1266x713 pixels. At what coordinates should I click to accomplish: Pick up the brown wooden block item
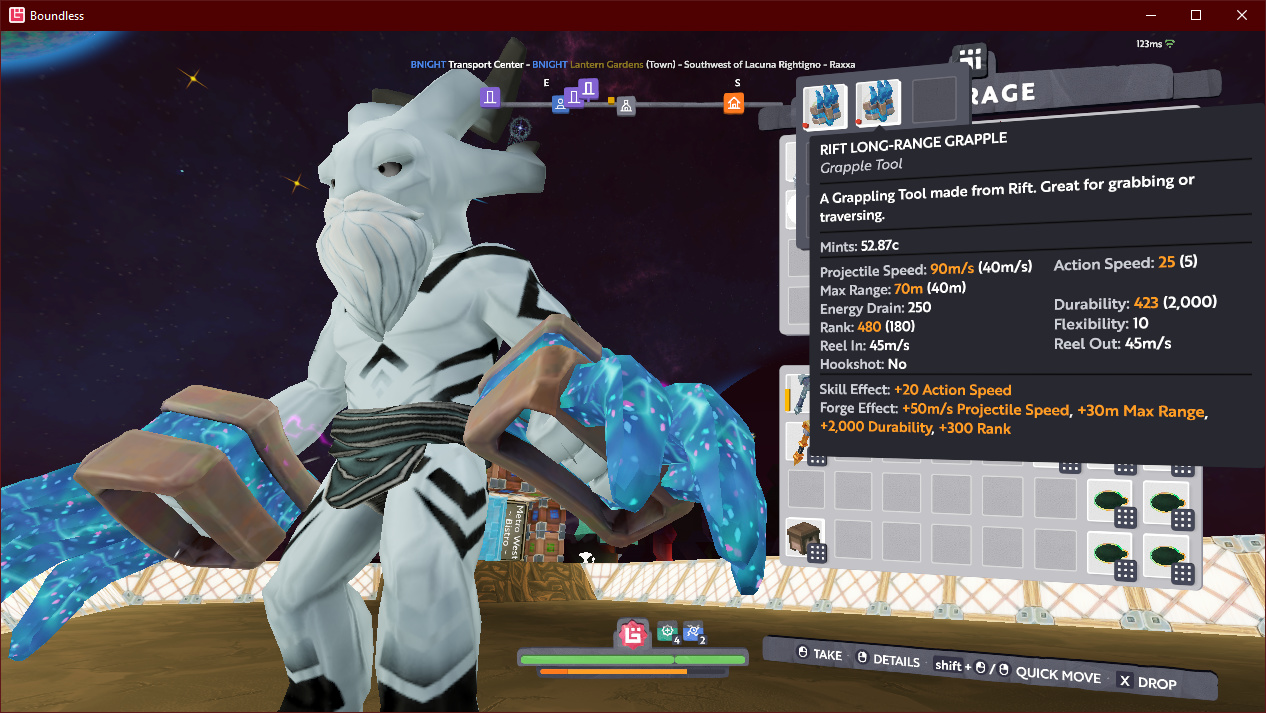804,537
